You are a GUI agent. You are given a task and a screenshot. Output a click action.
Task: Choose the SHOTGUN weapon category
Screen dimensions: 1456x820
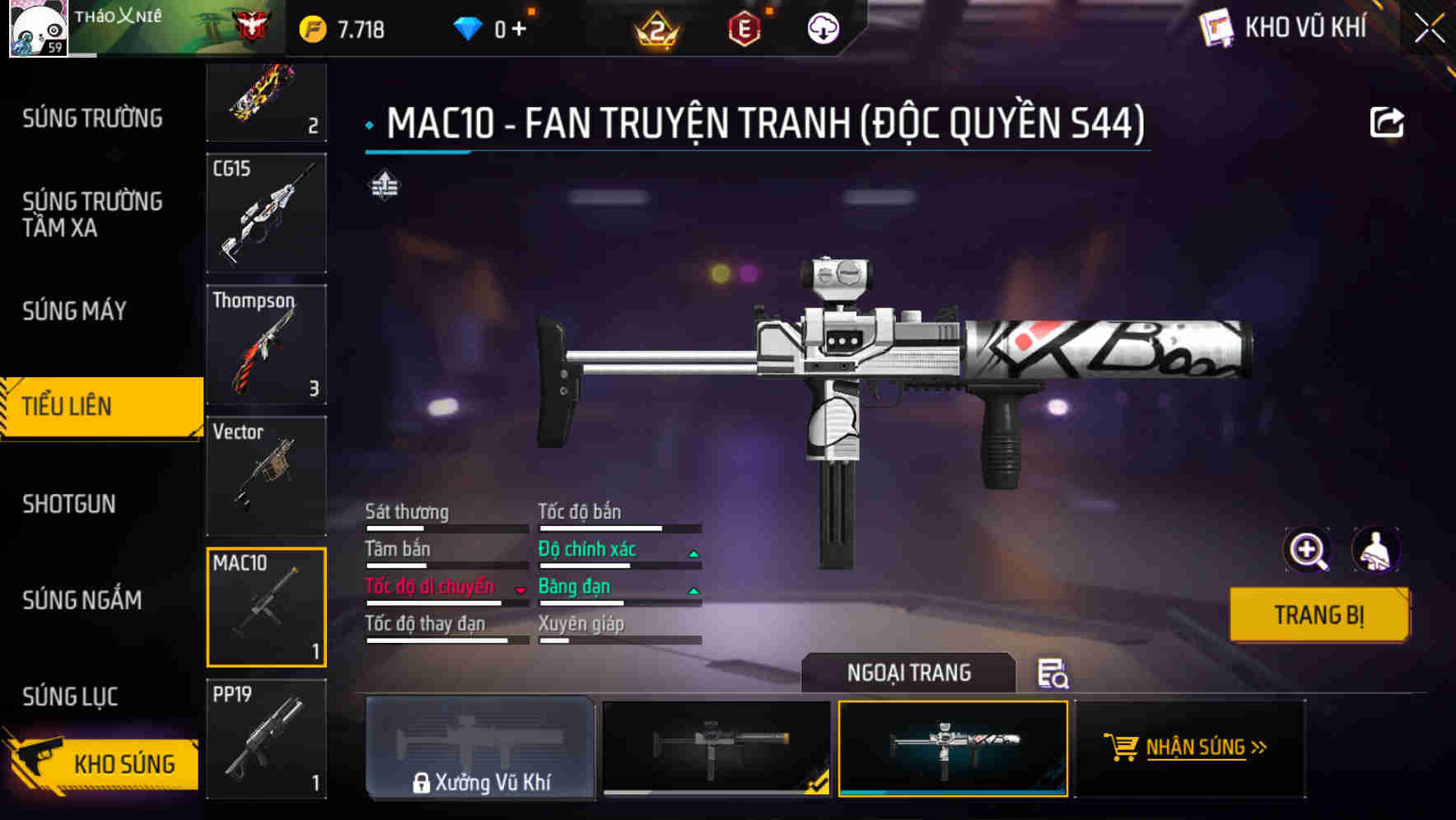pos(69,504)
